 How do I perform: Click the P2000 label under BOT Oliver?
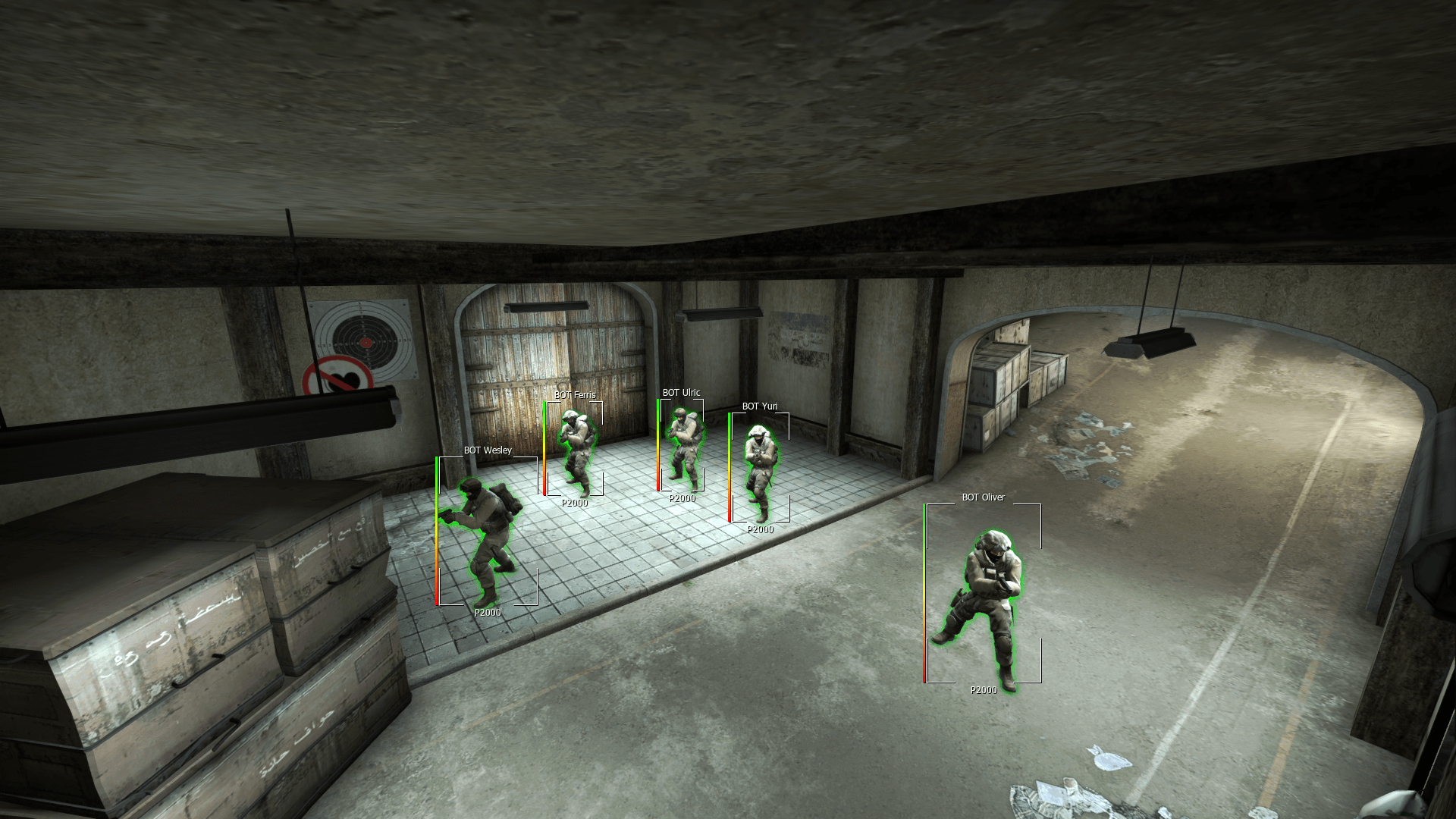click(984, 690)
